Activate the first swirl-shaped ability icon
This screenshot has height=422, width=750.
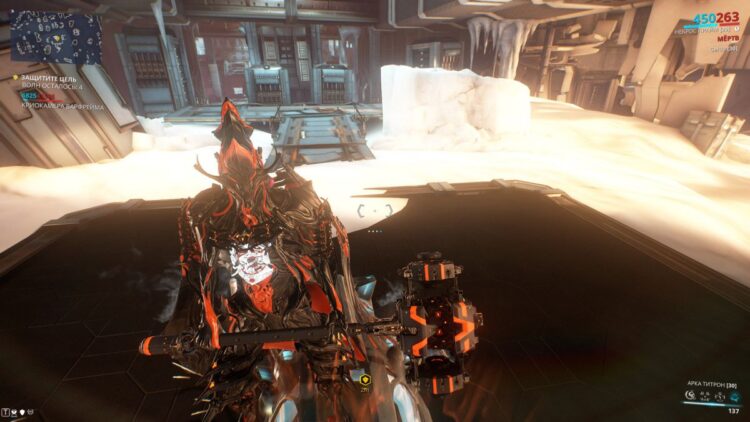691,396
